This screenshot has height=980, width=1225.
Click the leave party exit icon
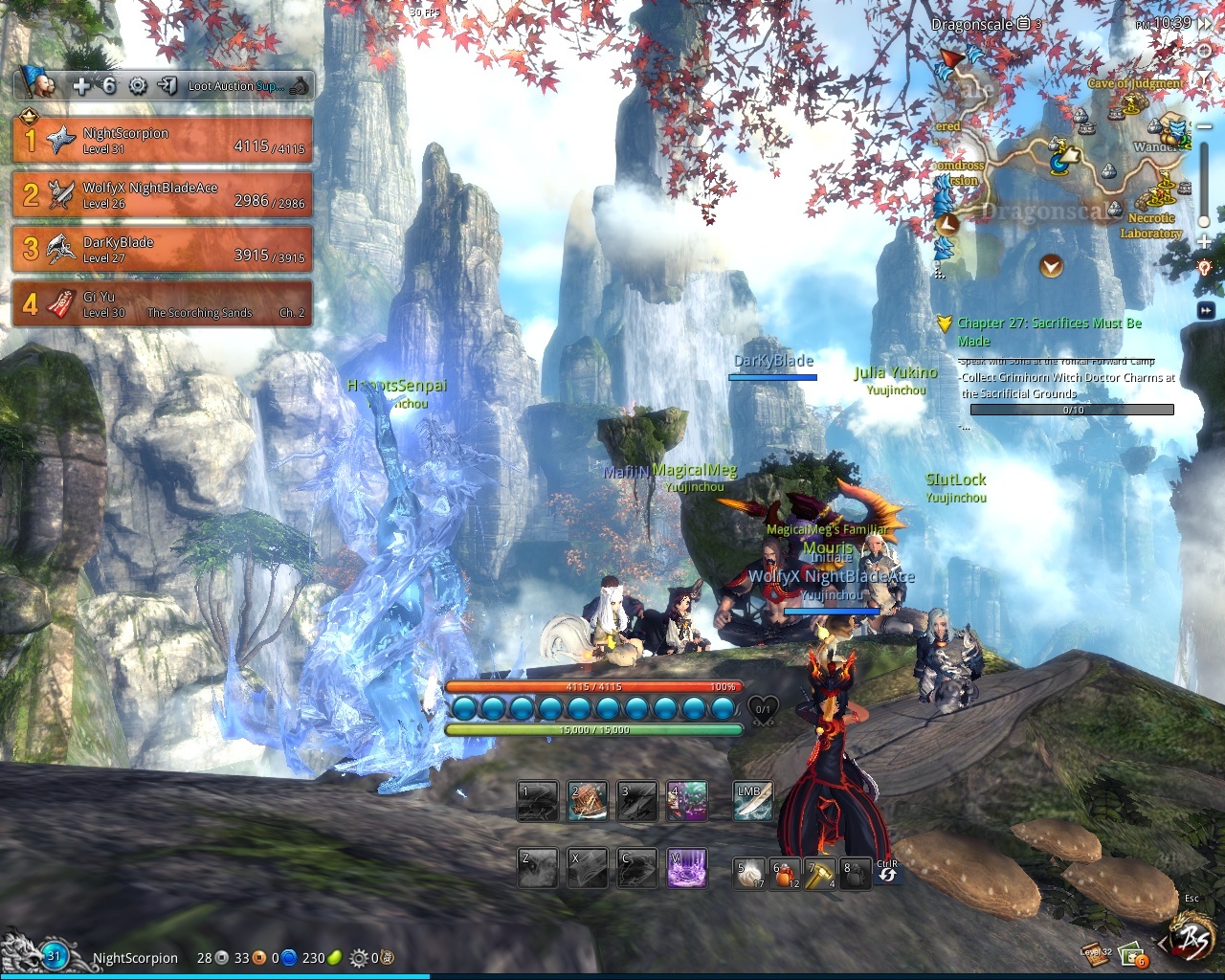167,86
